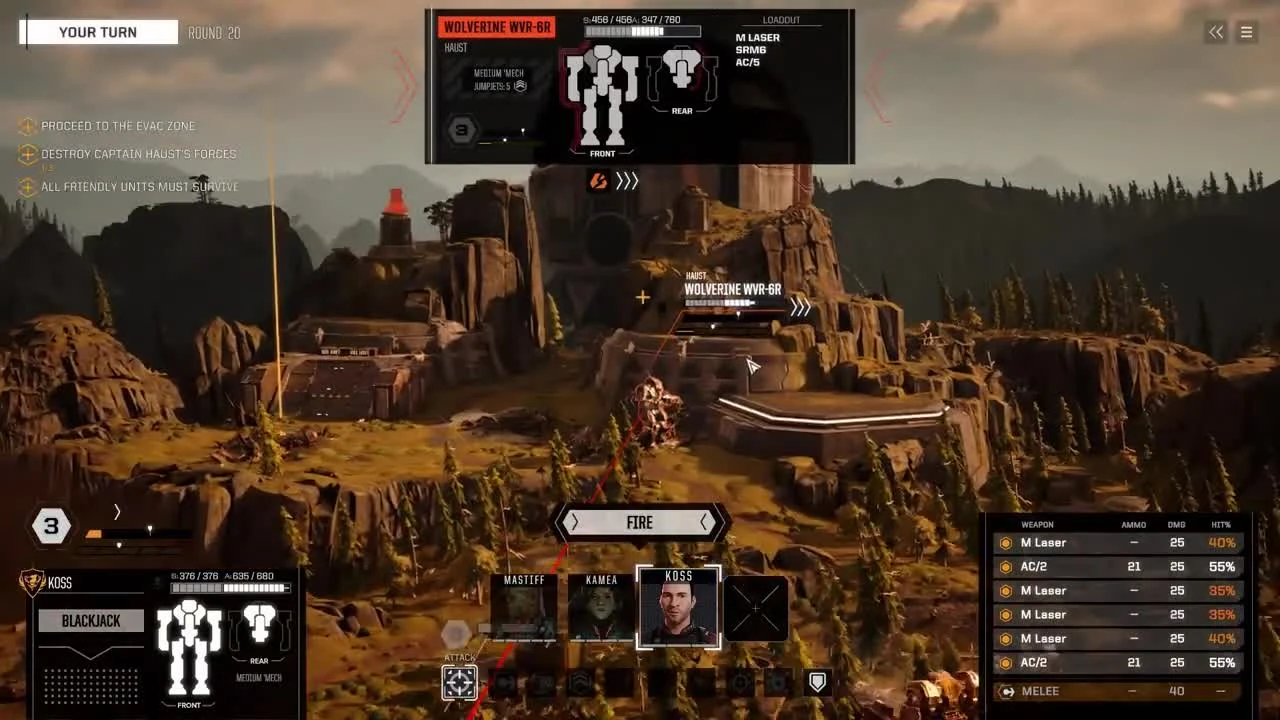Switch to Mastiff's portrait
Viewport: 1280px width, 720px height.
click(526, 607)
